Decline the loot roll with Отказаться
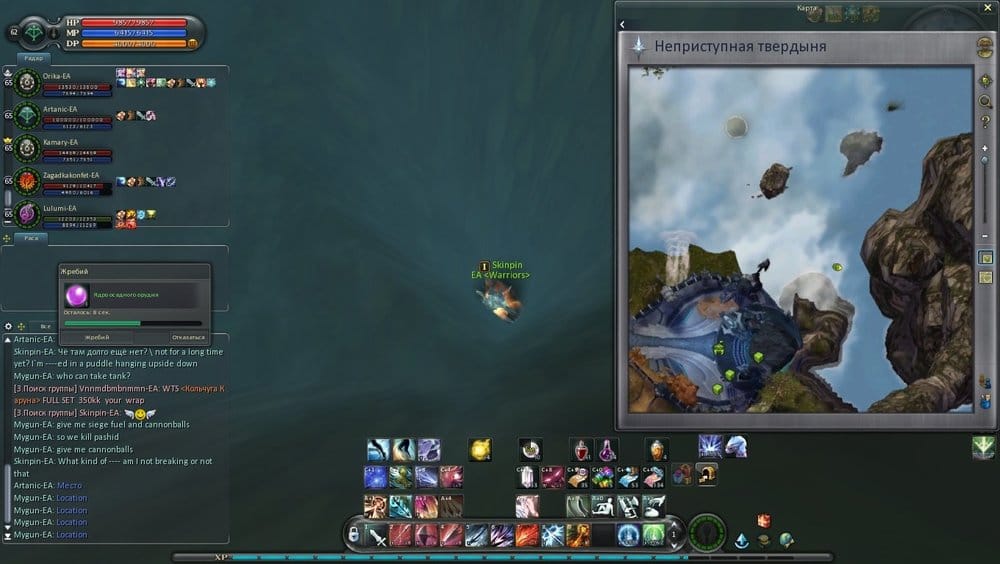 coord(187,337)
